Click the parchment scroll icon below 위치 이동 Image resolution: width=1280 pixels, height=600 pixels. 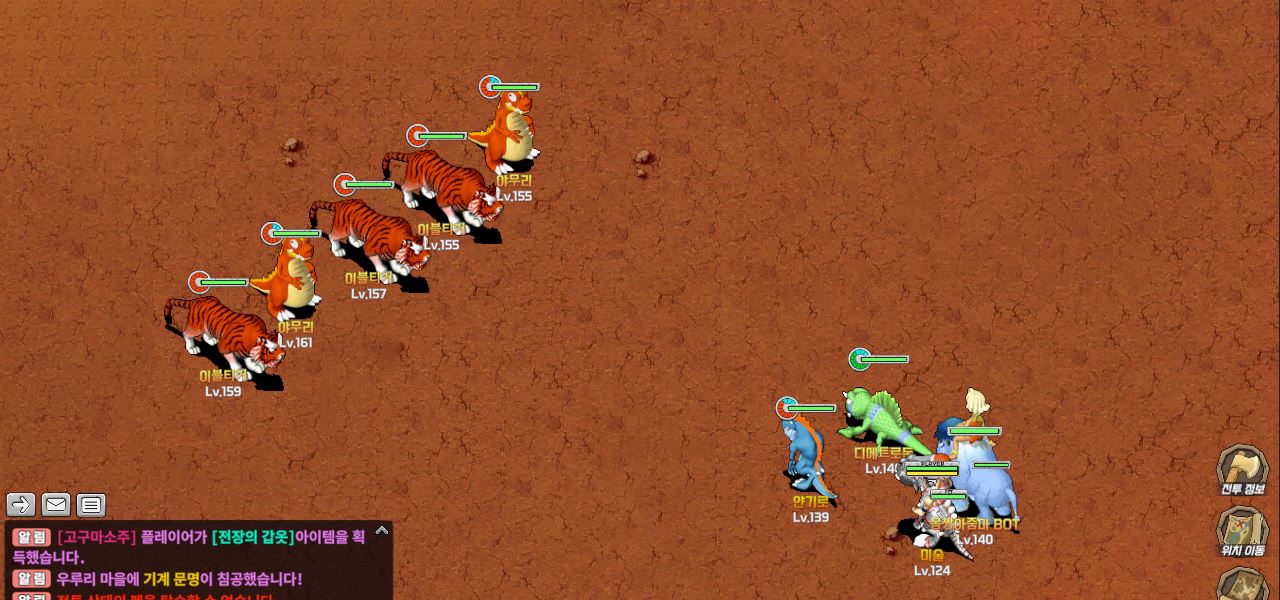point(1242,585)
